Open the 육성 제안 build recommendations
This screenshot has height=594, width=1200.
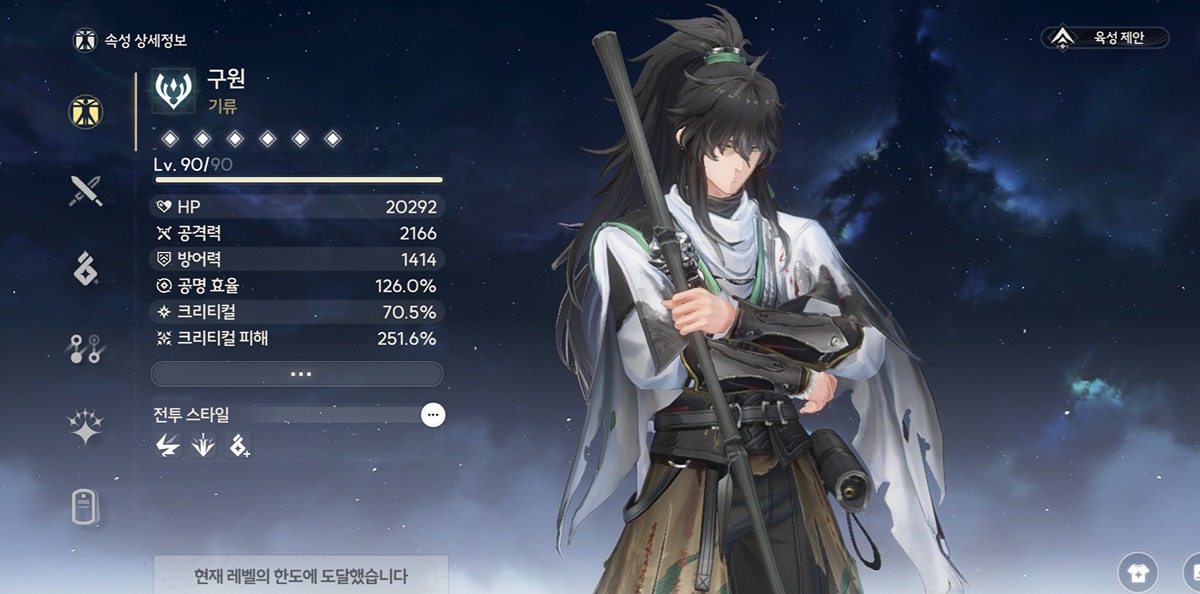pyautogui.click(x=1105, y=38)
